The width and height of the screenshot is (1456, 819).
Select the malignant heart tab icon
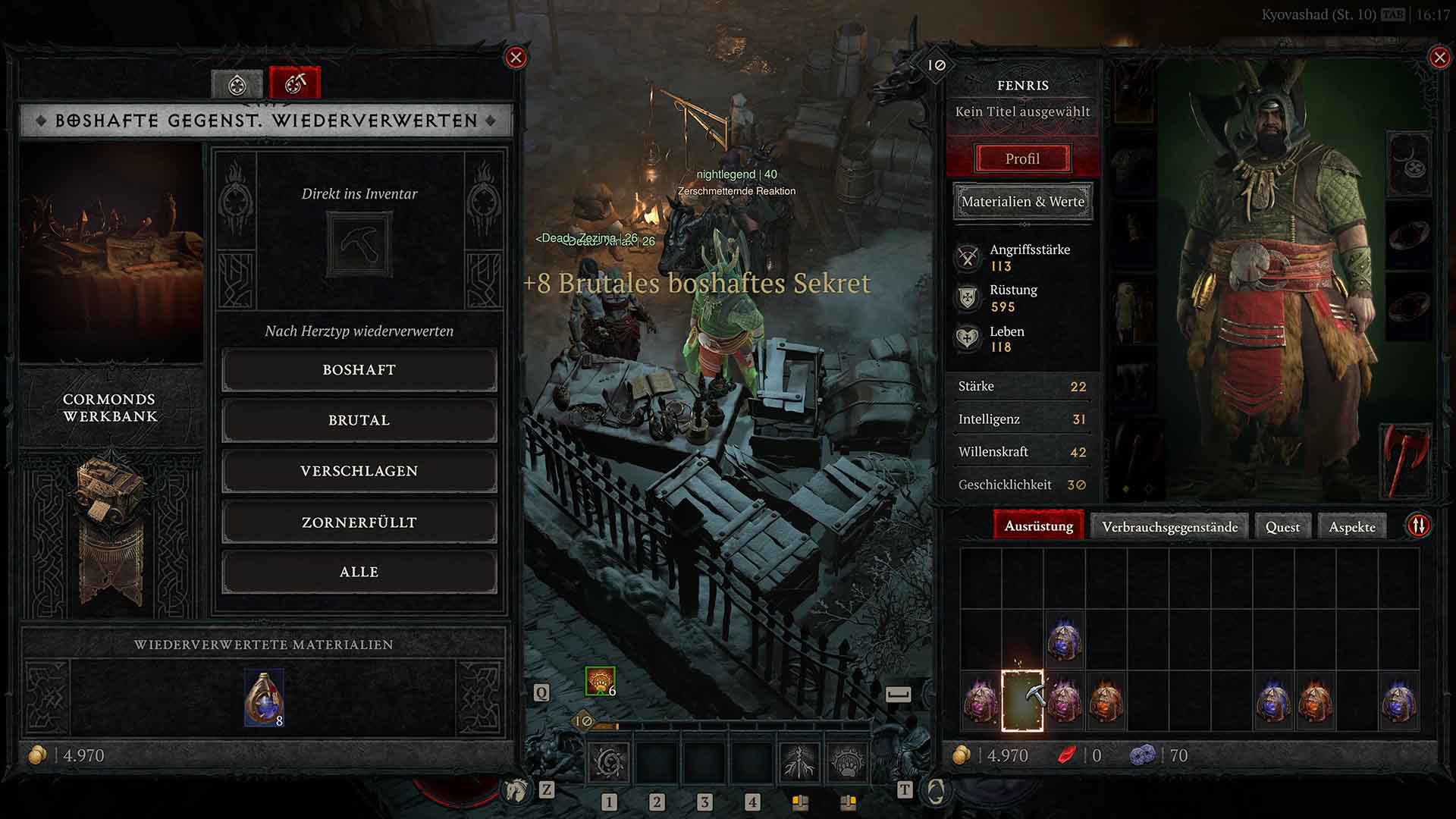click(x=237, y=83)
